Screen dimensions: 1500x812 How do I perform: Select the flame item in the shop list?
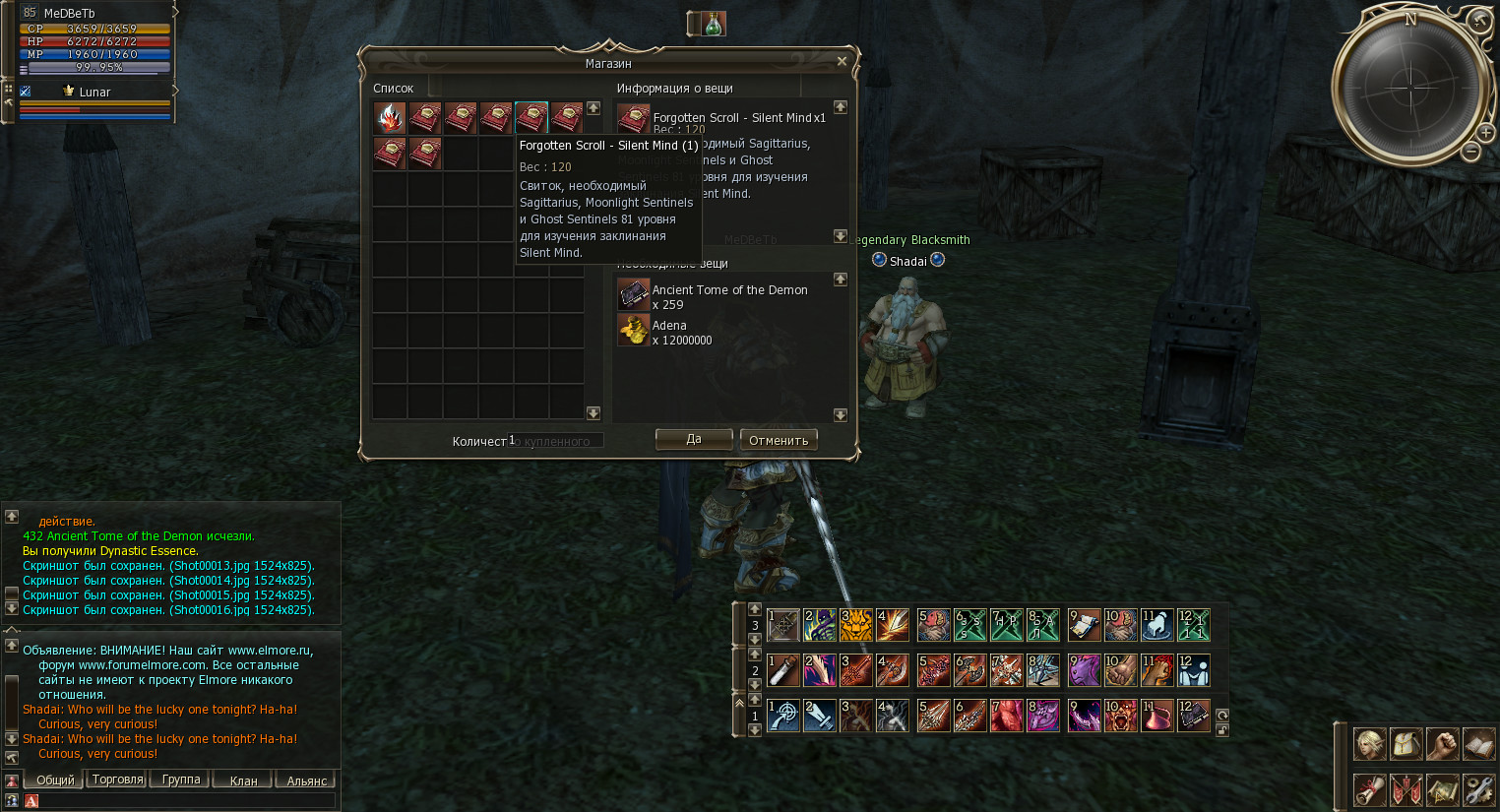point(390,118)
